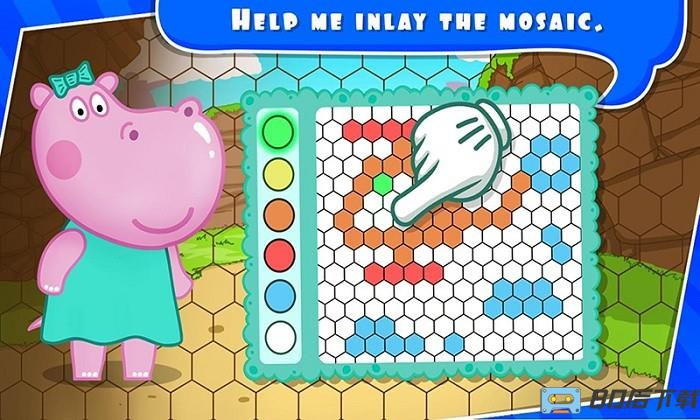Pick the orange paint color
Viewport: 700px width, 420px height.
(279, 213)
